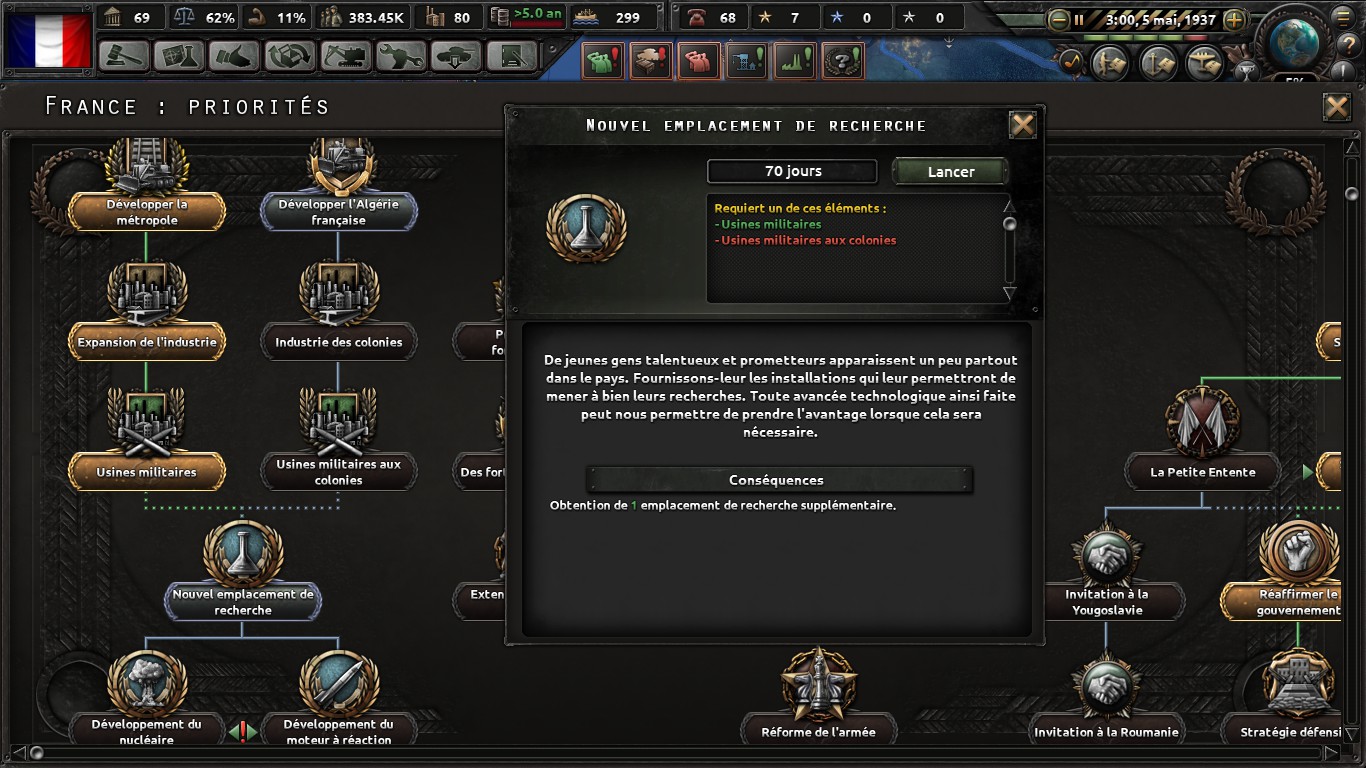This screenshot has height=768, width=1366.
Task: Select the Développement du moteur à réaction focus
Action: click(338, 731)
